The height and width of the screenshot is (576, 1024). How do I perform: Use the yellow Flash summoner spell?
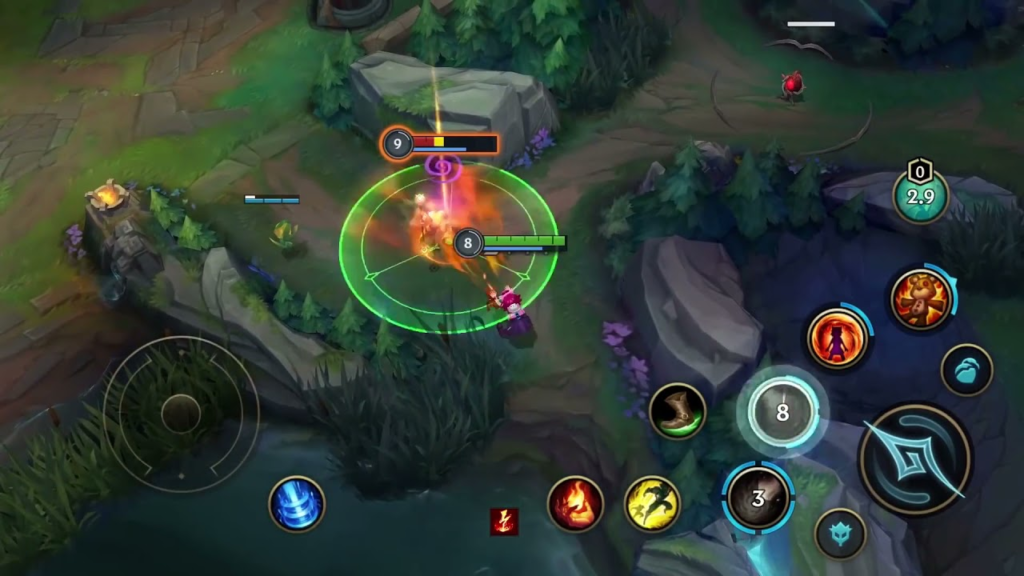coord(652,504)
